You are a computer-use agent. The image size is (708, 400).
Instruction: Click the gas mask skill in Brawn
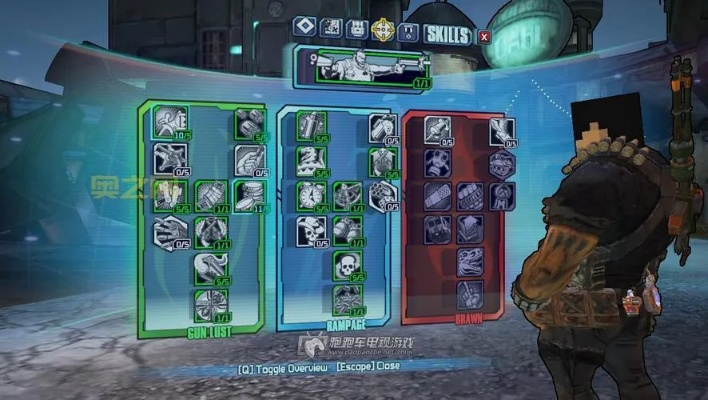[x=437, y=161]
